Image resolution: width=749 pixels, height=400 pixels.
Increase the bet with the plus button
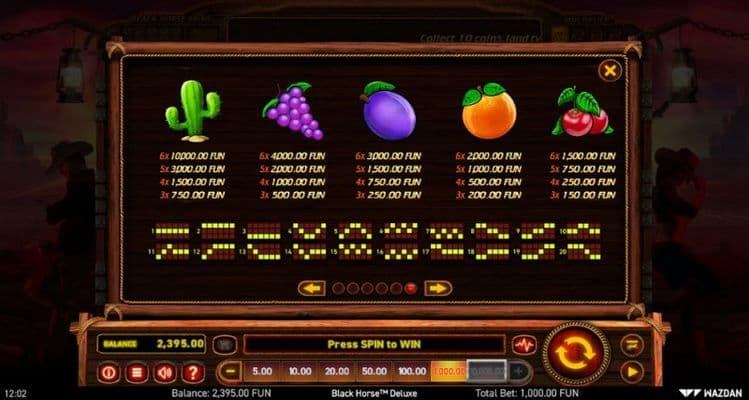tap(520, 371)
